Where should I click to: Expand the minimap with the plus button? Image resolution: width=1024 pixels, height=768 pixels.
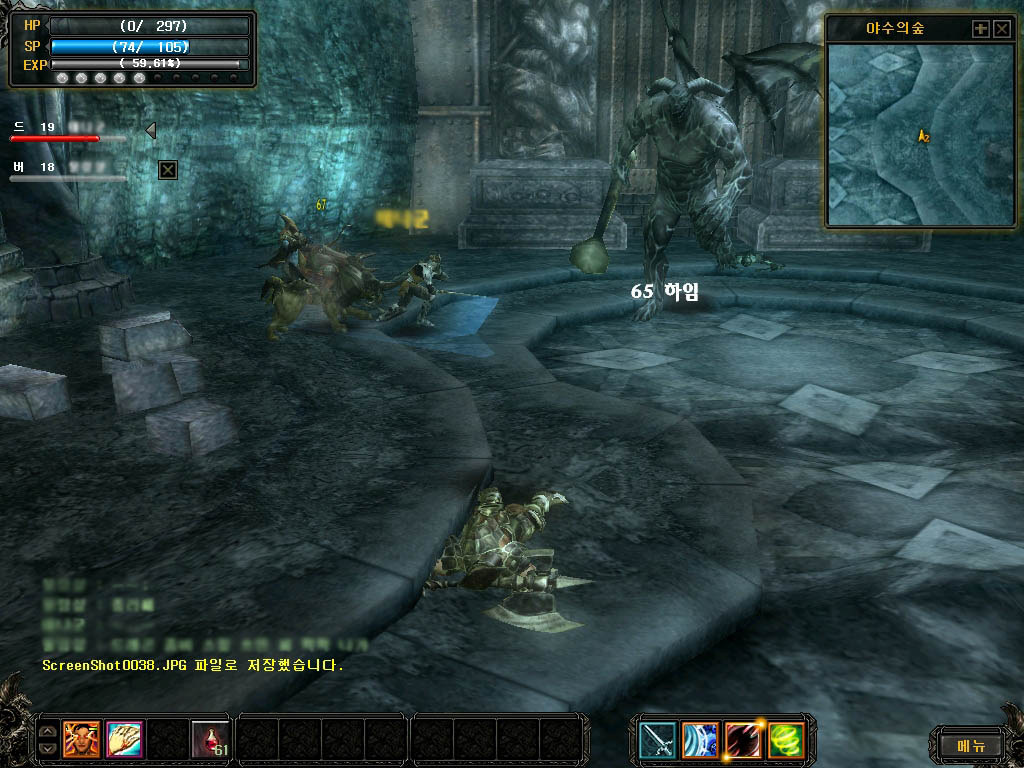(x=980, y=29)
